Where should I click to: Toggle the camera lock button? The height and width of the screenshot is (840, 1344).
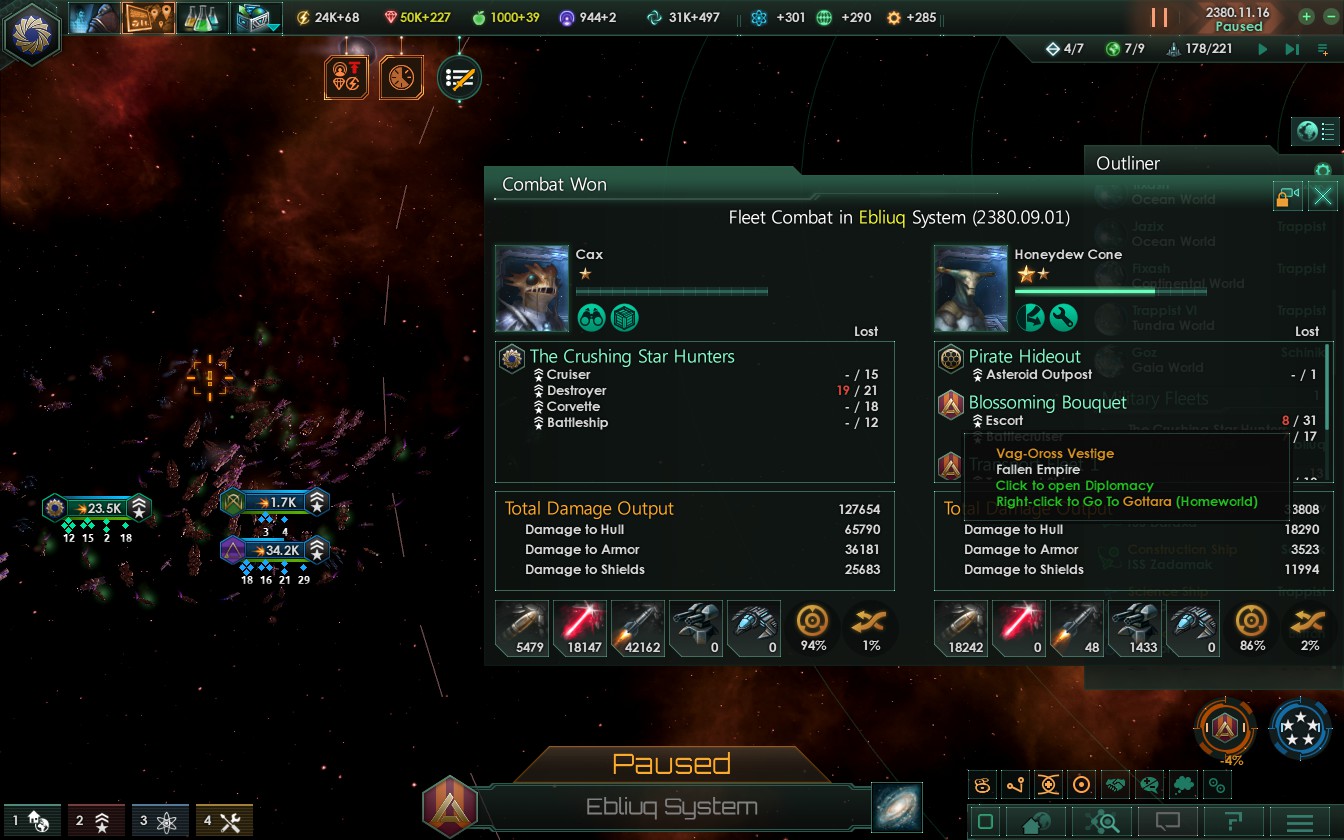(1288, 196)
